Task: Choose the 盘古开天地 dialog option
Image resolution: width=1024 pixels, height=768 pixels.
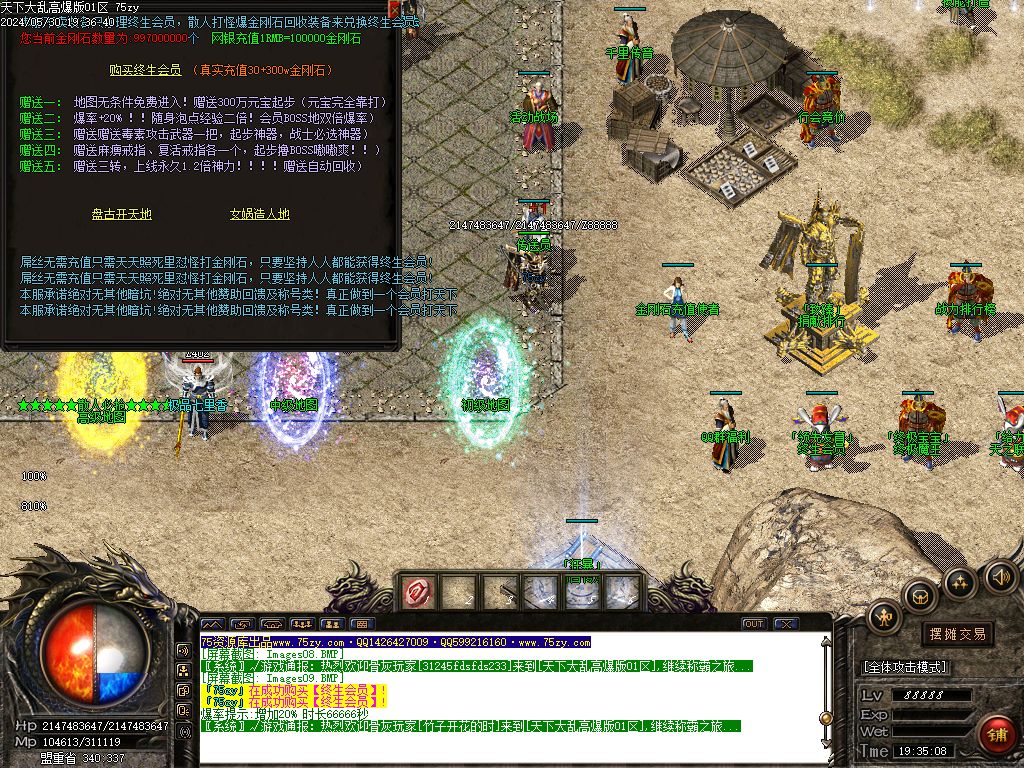Action: [122, 214]
